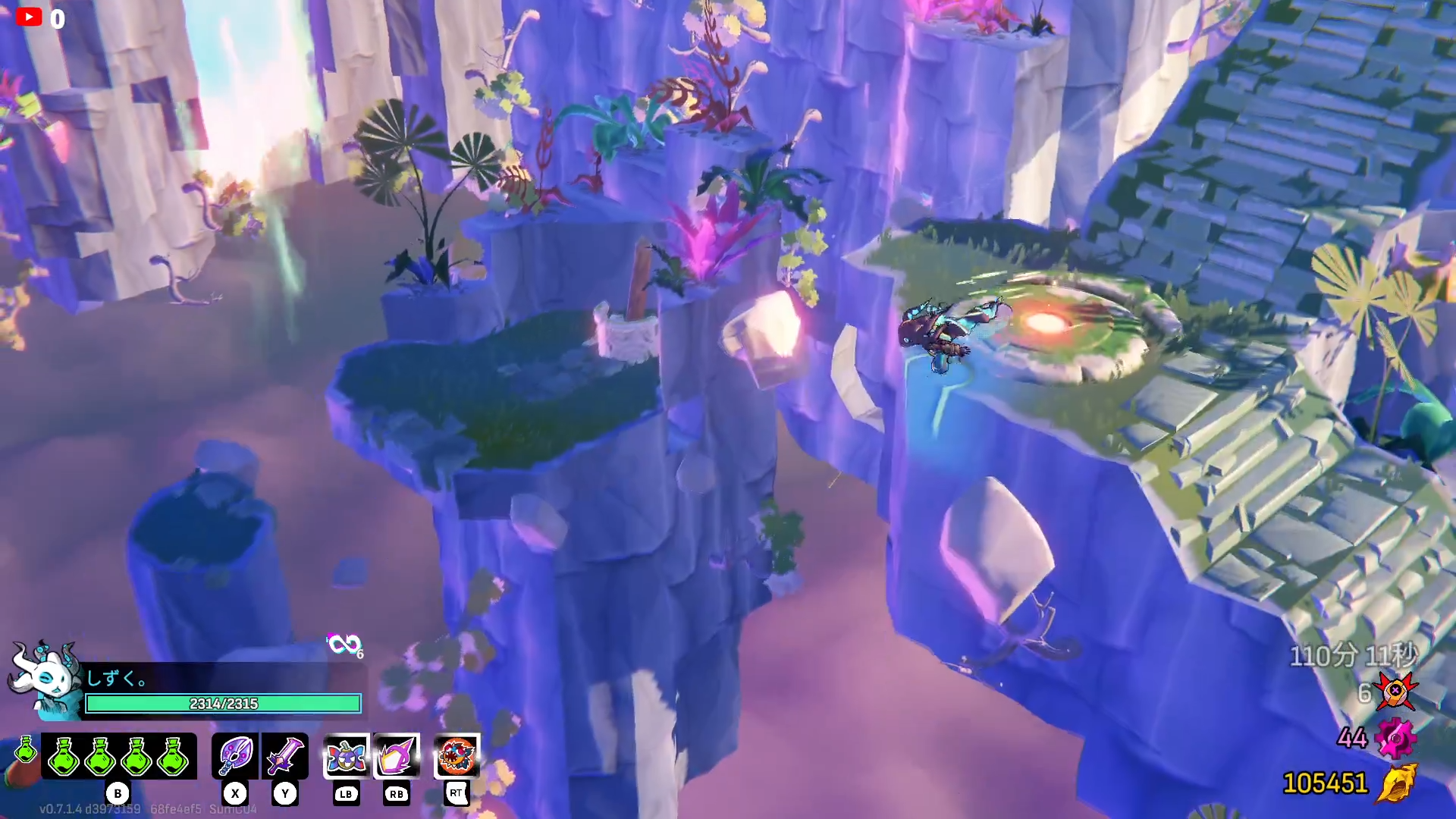Click the golden conch shell currency icon
The width and height of the screenshot is (1456, 819).
1397,783
